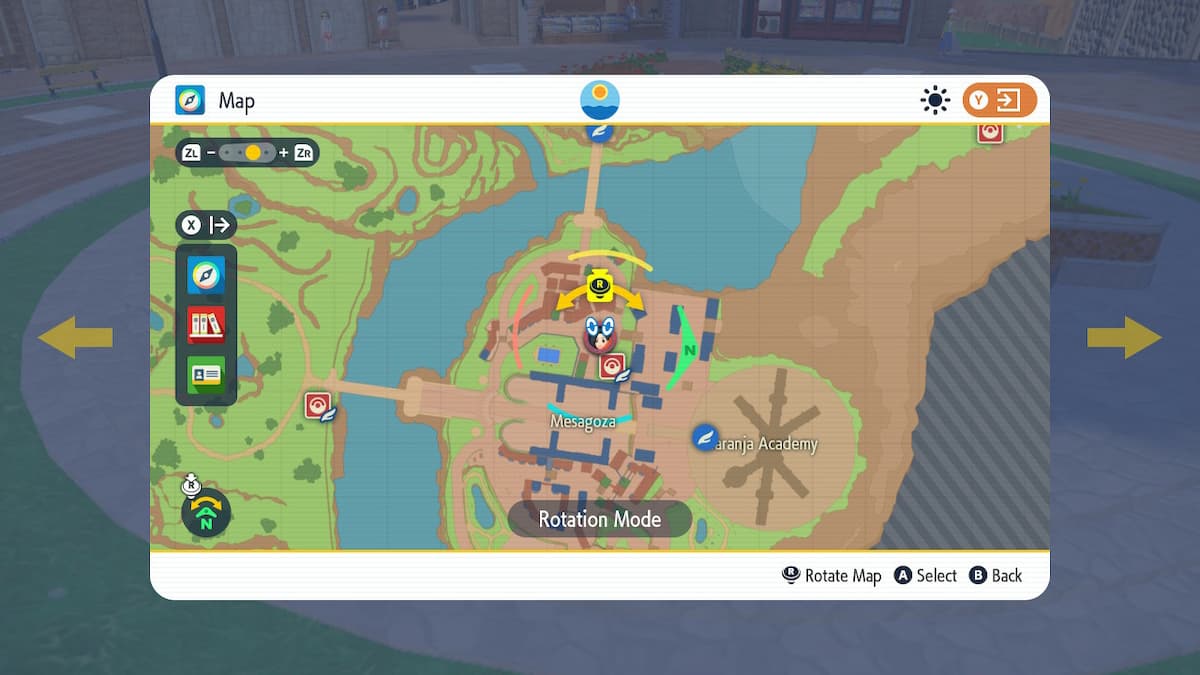1200x675 pixels.
Task: Click the north compass rotation indicator
Action: [206, 513]
